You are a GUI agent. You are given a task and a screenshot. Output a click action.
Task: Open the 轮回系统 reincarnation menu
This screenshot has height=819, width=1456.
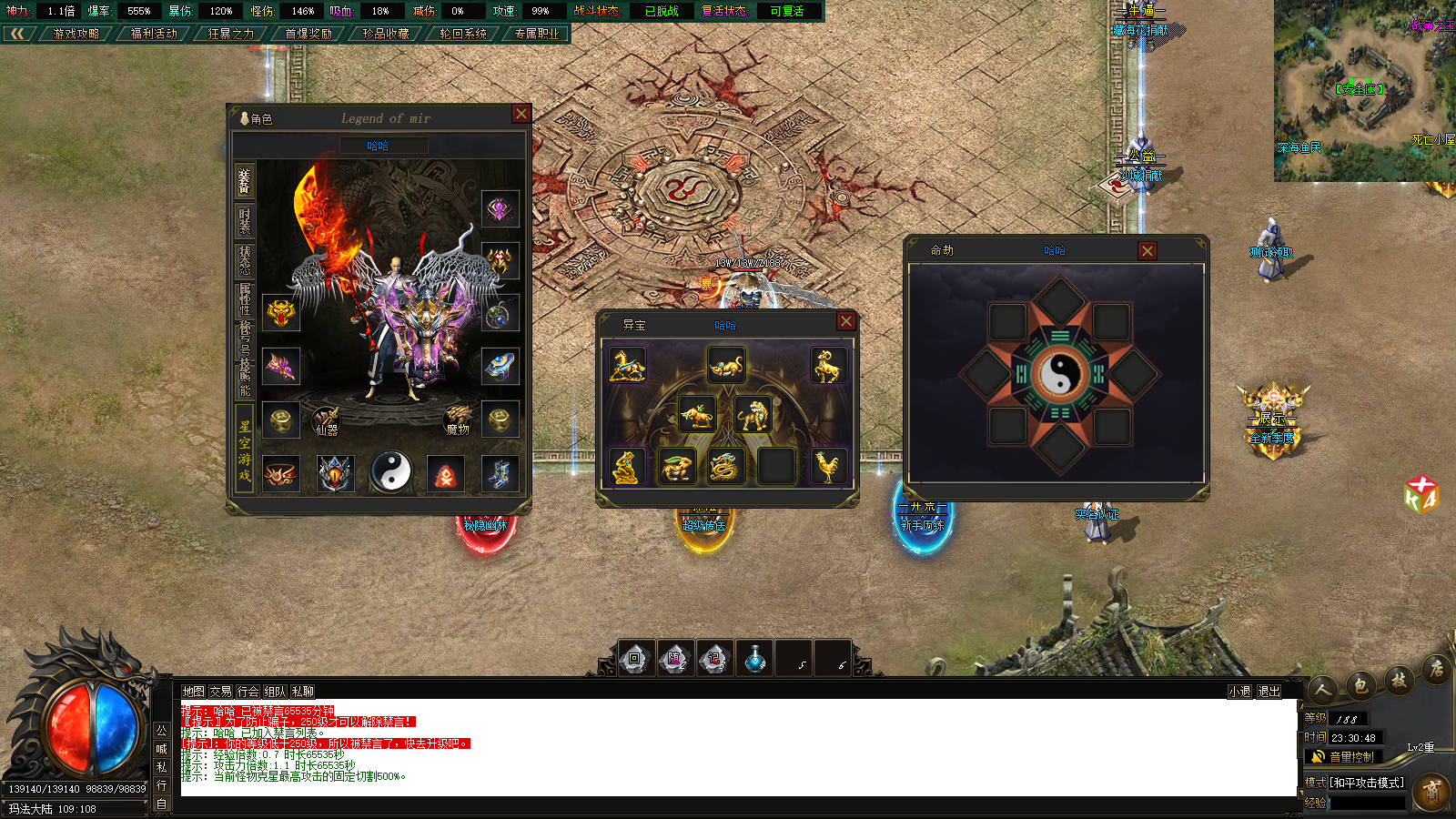coord(462,34)
